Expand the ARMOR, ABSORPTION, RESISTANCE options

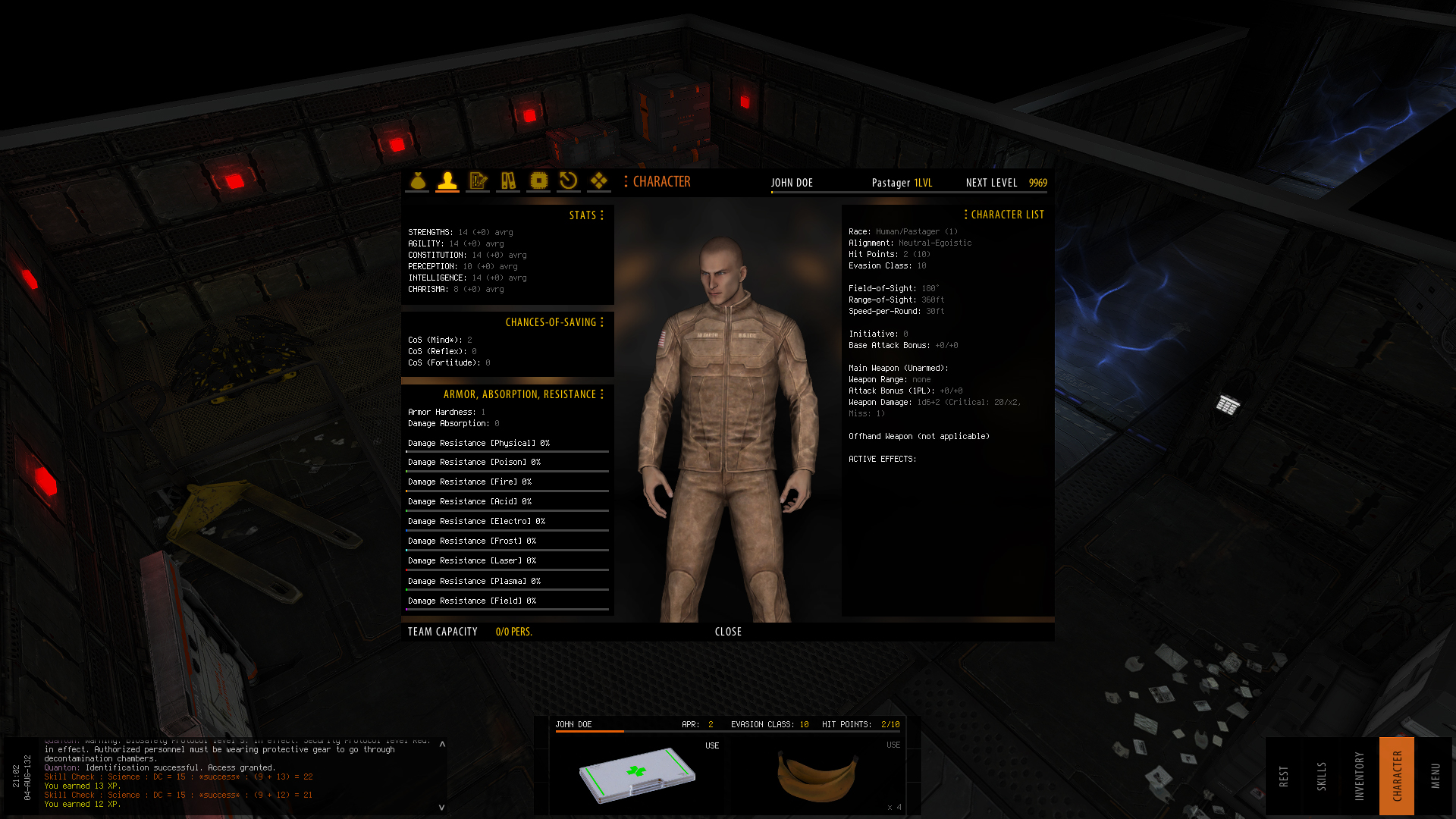pyautogui.click(x=601, y=394)
